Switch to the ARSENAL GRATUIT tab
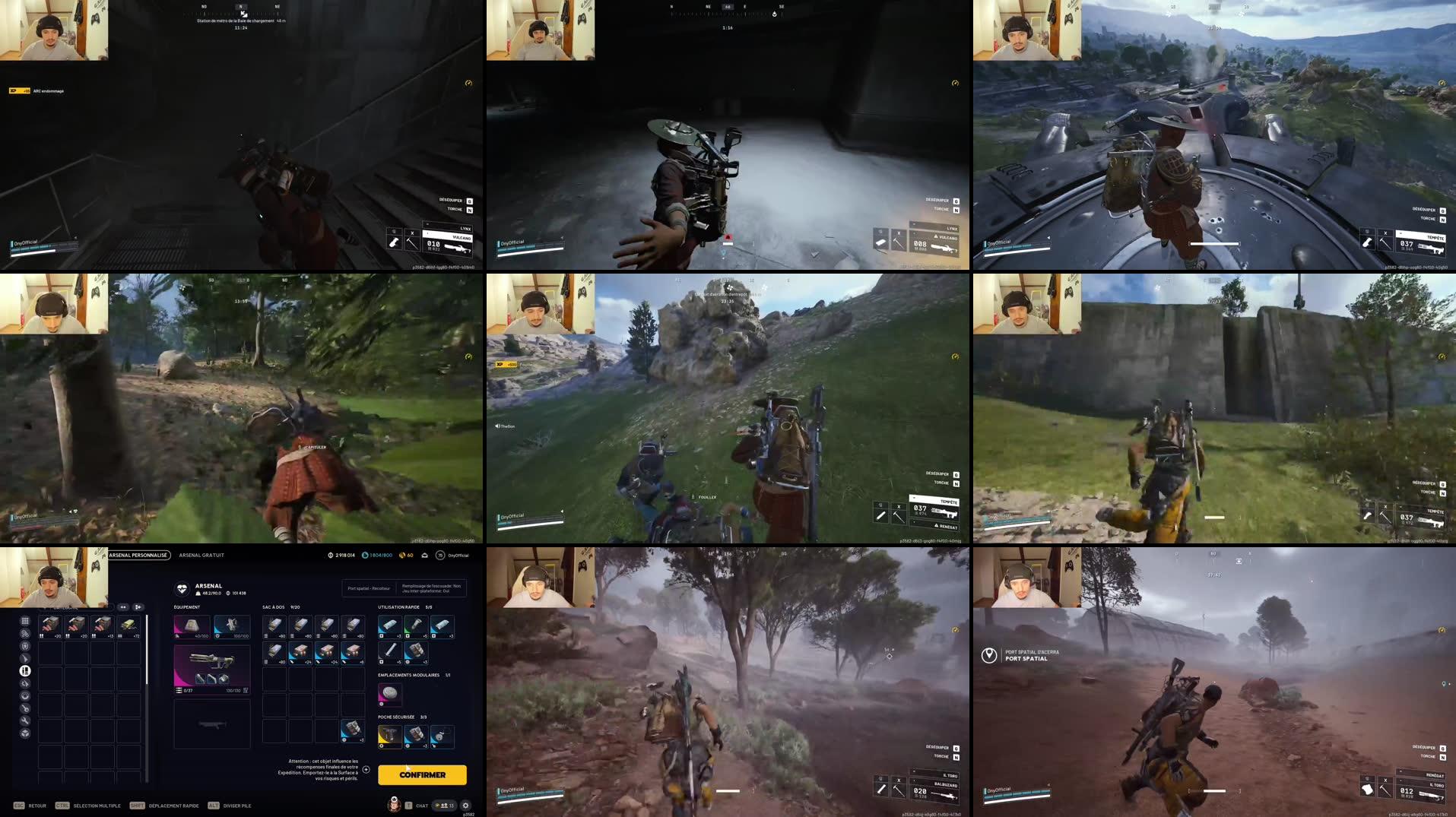This screenshot has width=1456, height=817. click(x=201, y=555)
